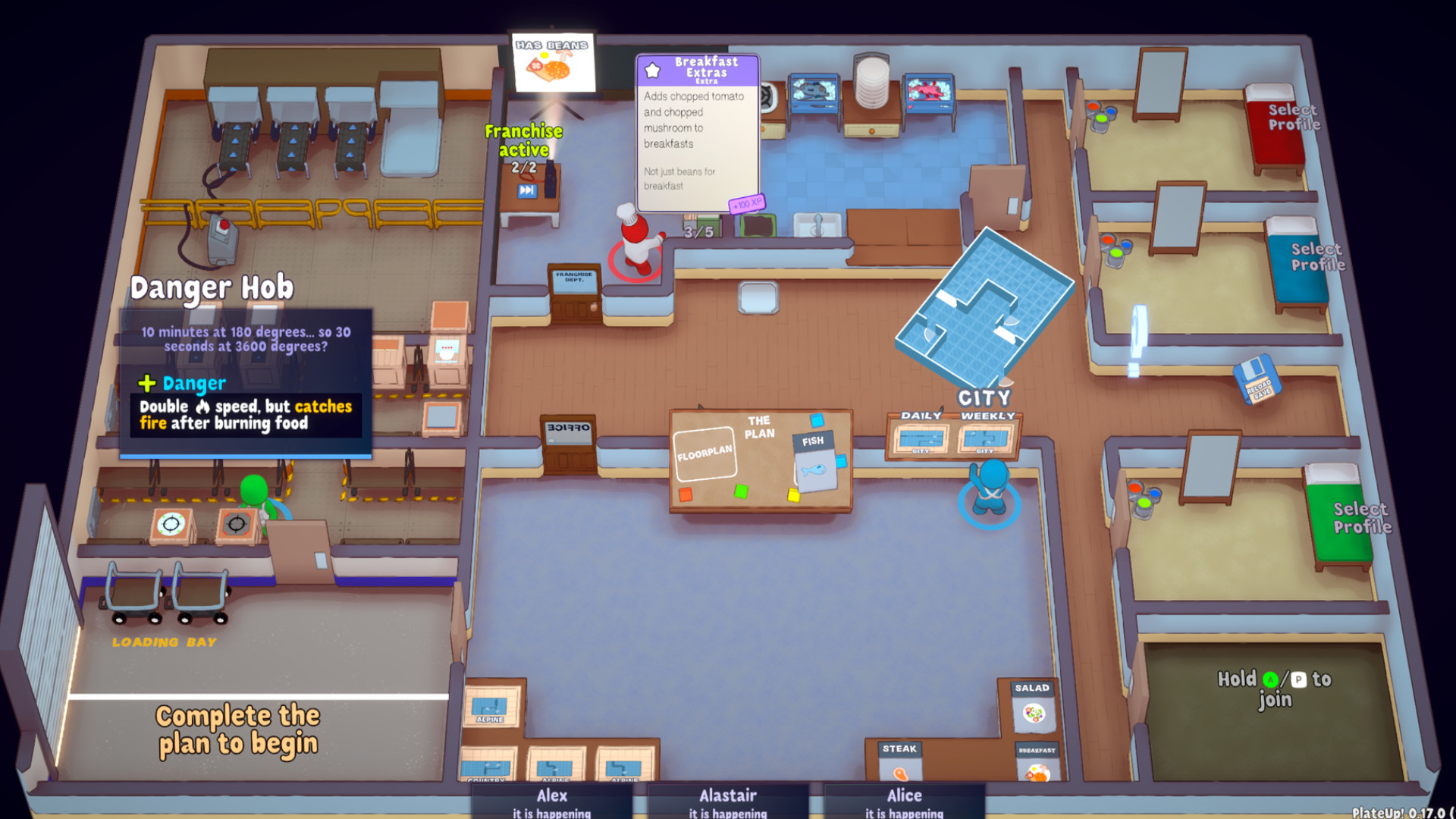Screen dimensions: 1456x819
Task: Select the Breakfast Extras card
Action: (x=698, y=133)
